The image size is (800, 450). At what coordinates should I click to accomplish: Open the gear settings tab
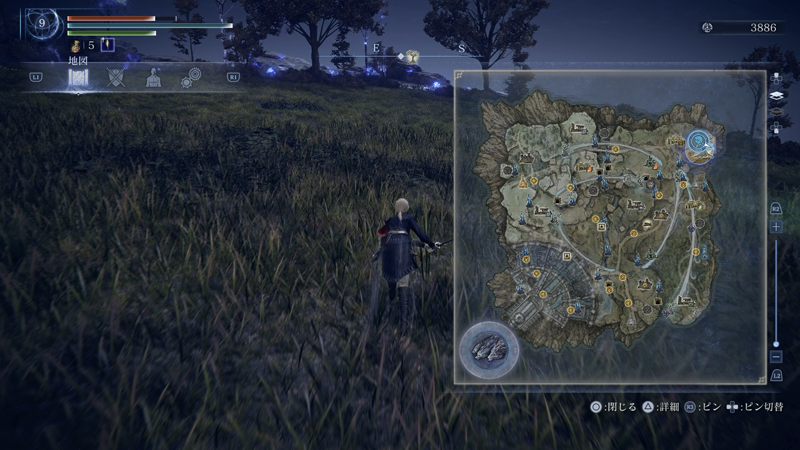point(189,79)
